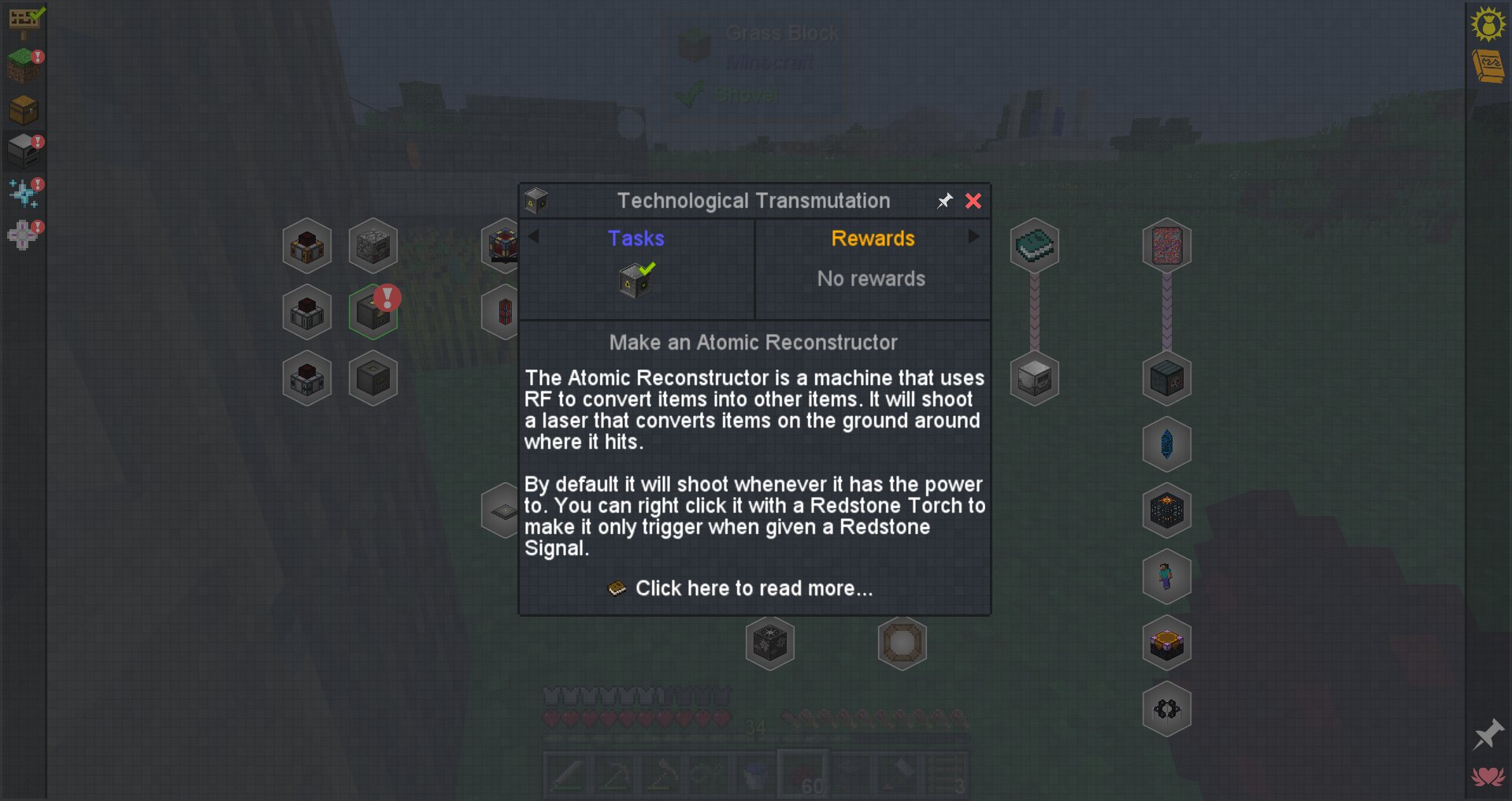Select the chest chapter icon on the left

(24, 110)
